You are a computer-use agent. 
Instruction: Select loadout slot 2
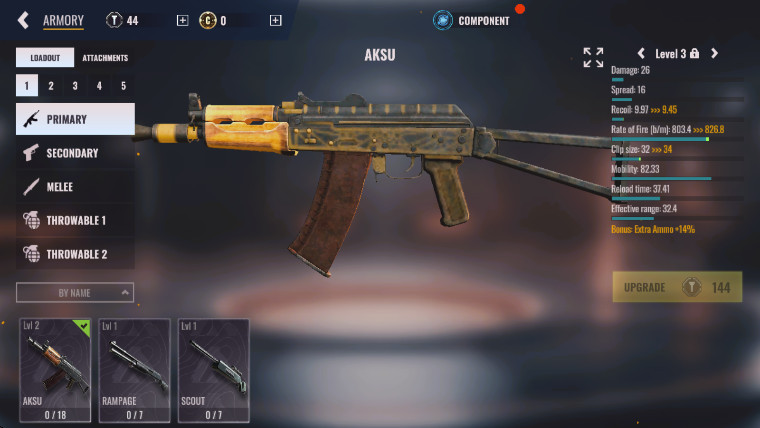pos(51,86)
